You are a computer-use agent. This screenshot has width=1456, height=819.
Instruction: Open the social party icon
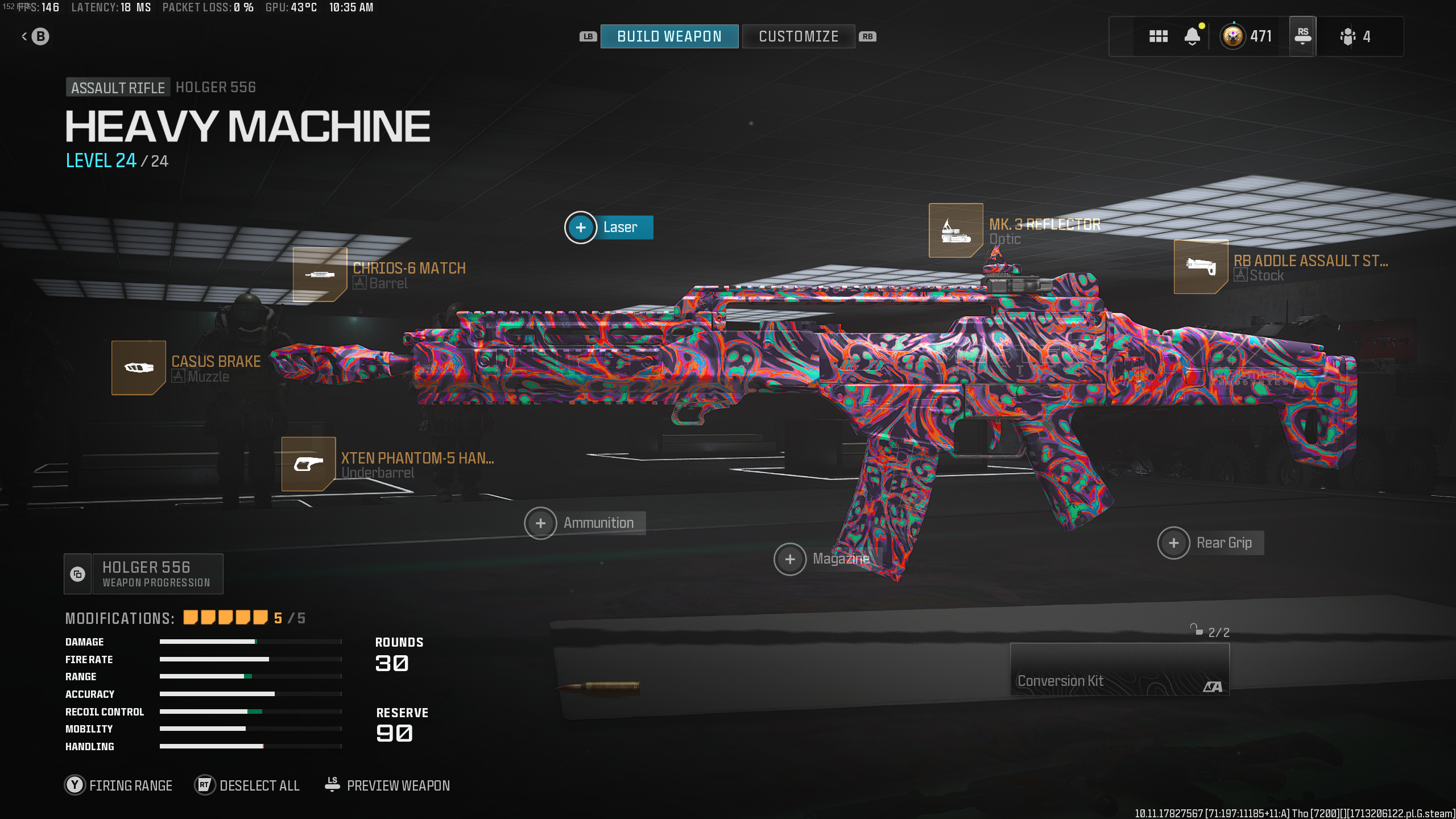tap(1354, 37)
